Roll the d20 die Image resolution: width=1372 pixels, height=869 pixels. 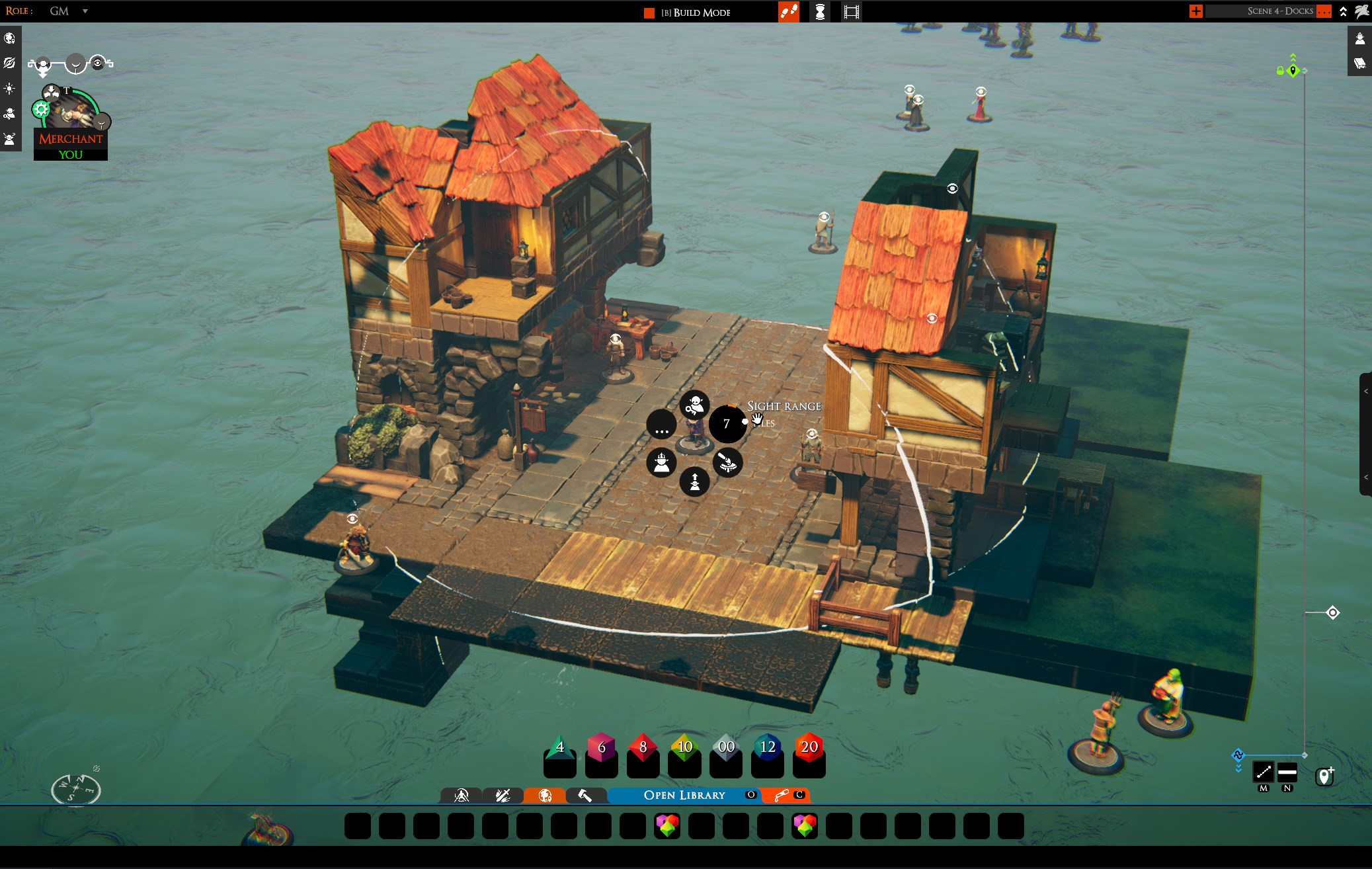[809, 748]
